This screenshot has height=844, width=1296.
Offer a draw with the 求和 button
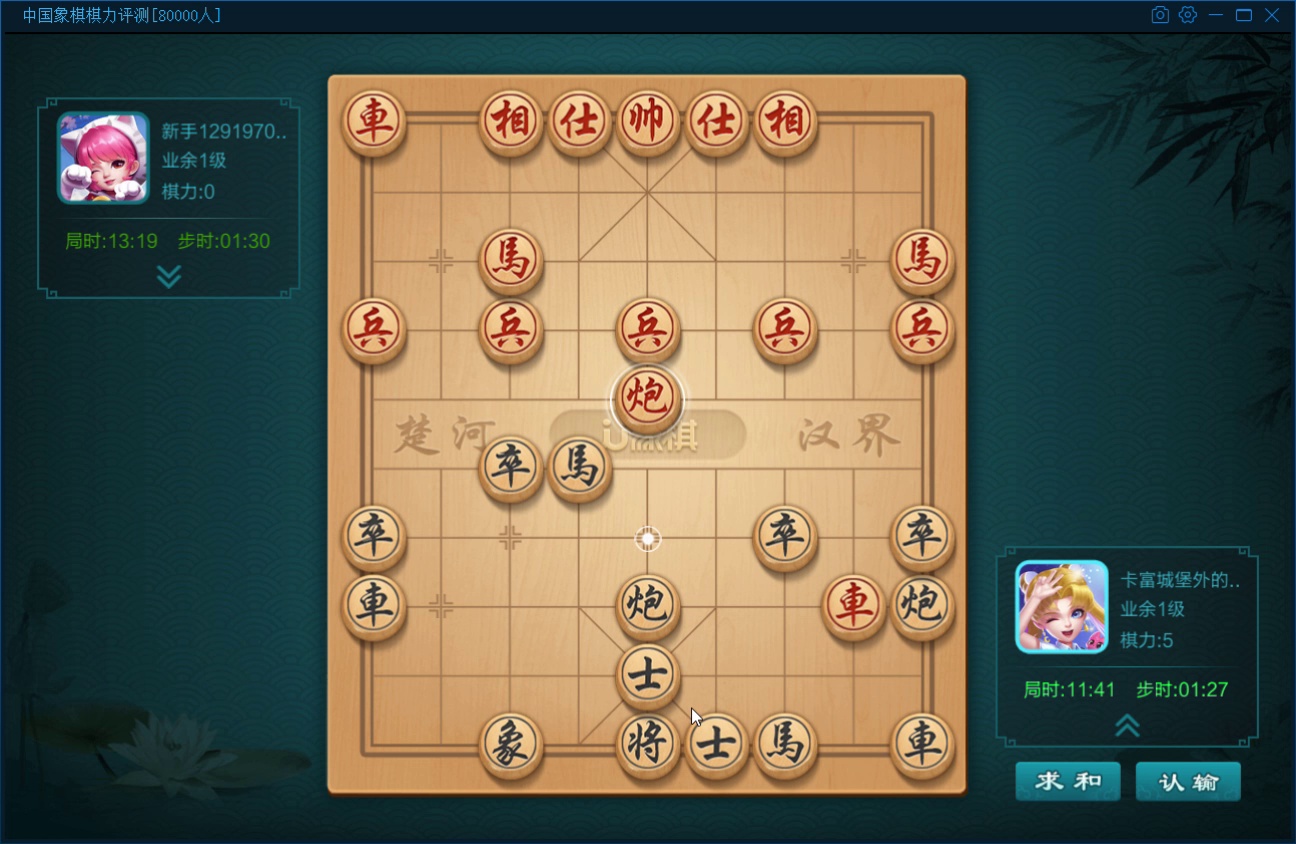[x=1067, y=781]
